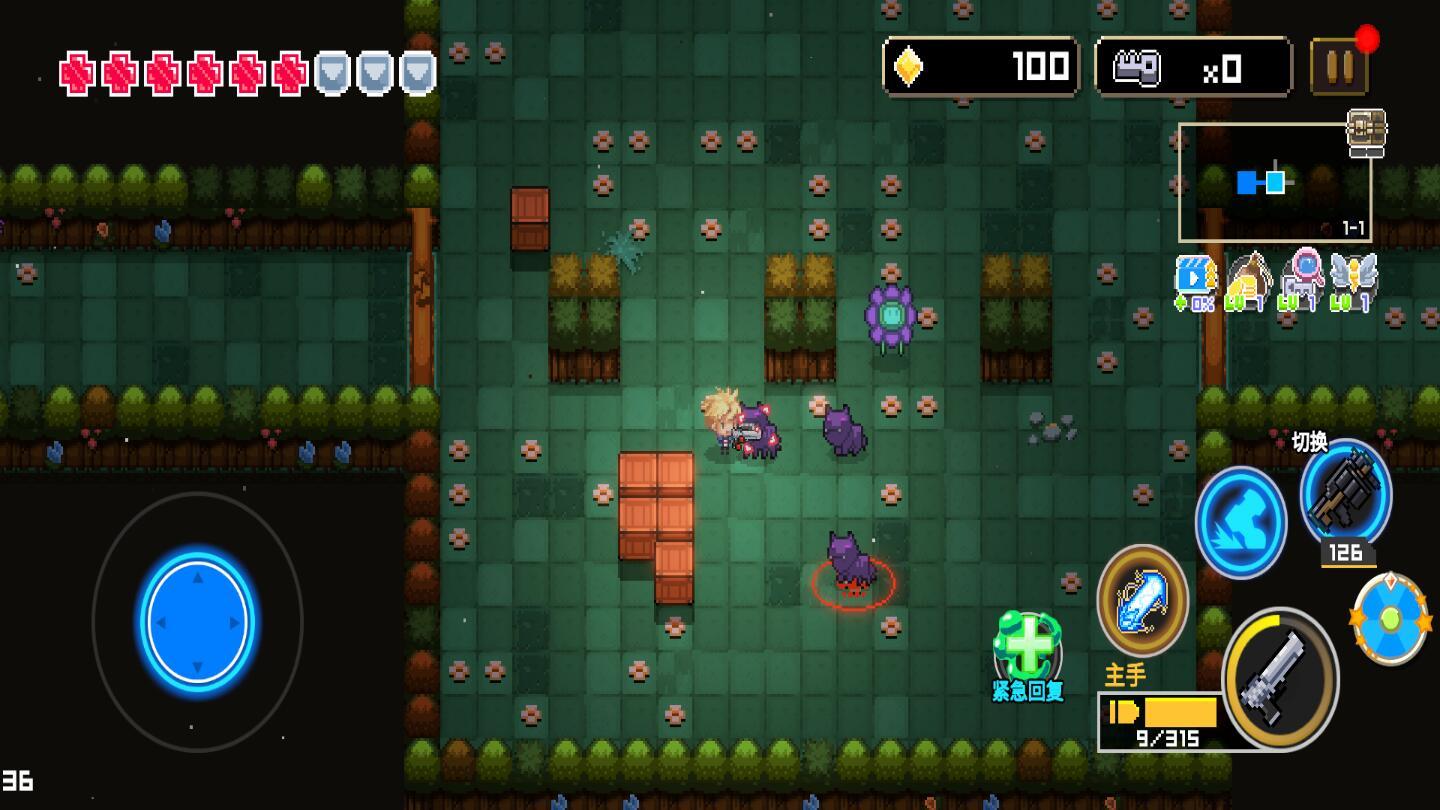Tap the blue virtual joystick
This screenshot has width=1440, height=810.
pyautogui.click(x=197, y=621)
